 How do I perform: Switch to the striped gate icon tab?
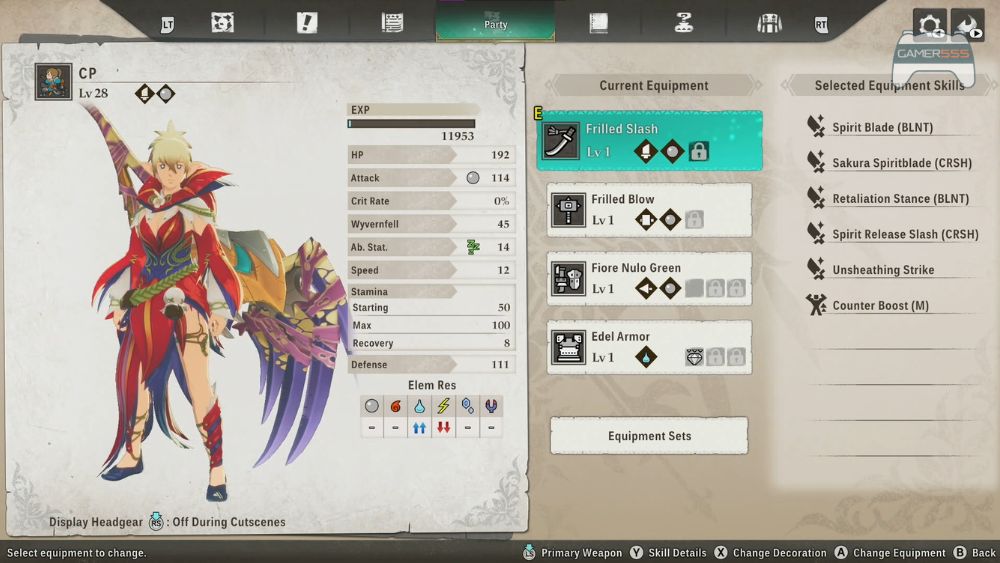[769, 23]
